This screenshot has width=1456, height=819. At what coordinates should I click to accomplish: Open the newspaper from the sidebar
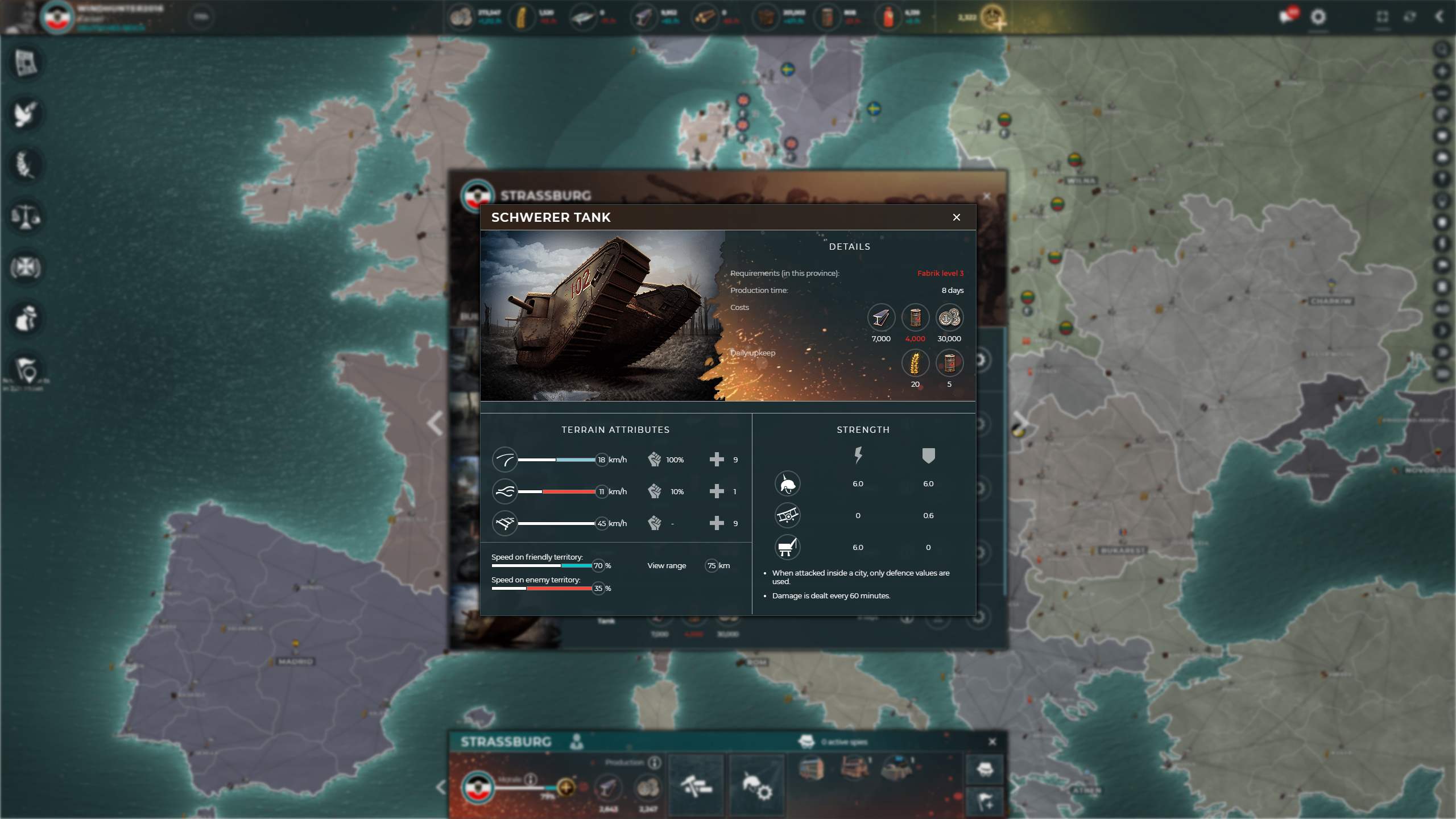pyautogui.click(x=26, y=63)
